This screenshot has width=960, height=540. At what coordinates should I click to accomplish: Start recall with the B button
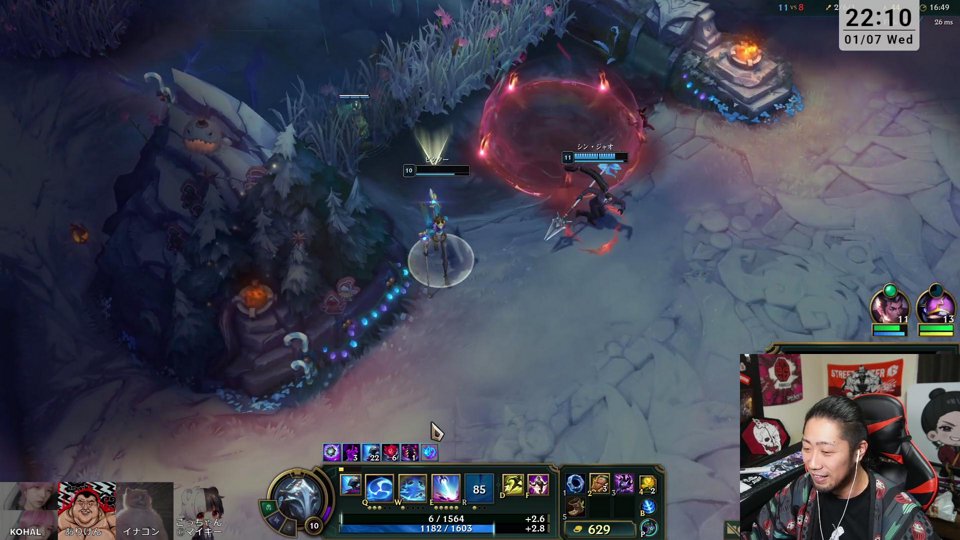pyautogui.click(x=648, y=507)
